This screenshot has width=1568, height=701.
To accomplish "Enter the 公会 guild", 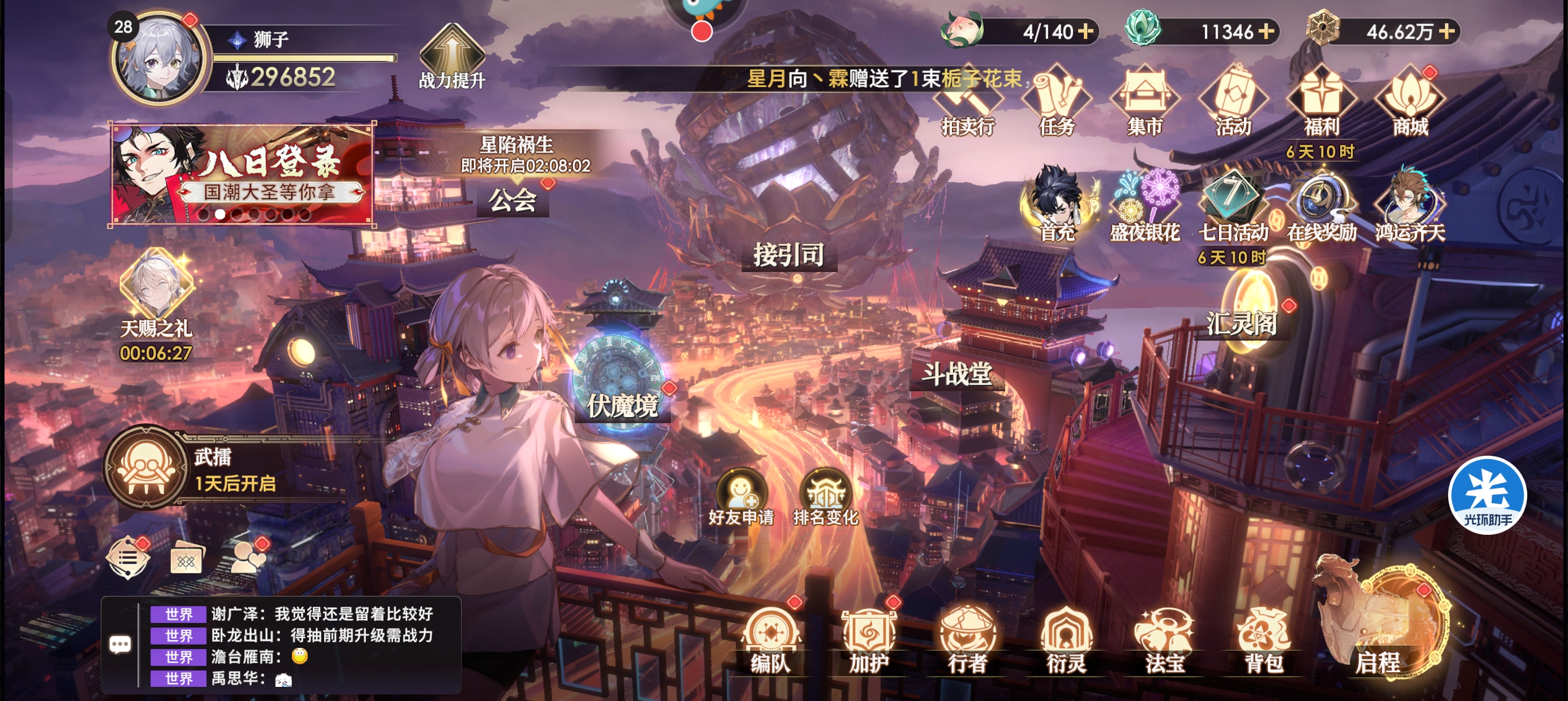I will pos(512,200).
